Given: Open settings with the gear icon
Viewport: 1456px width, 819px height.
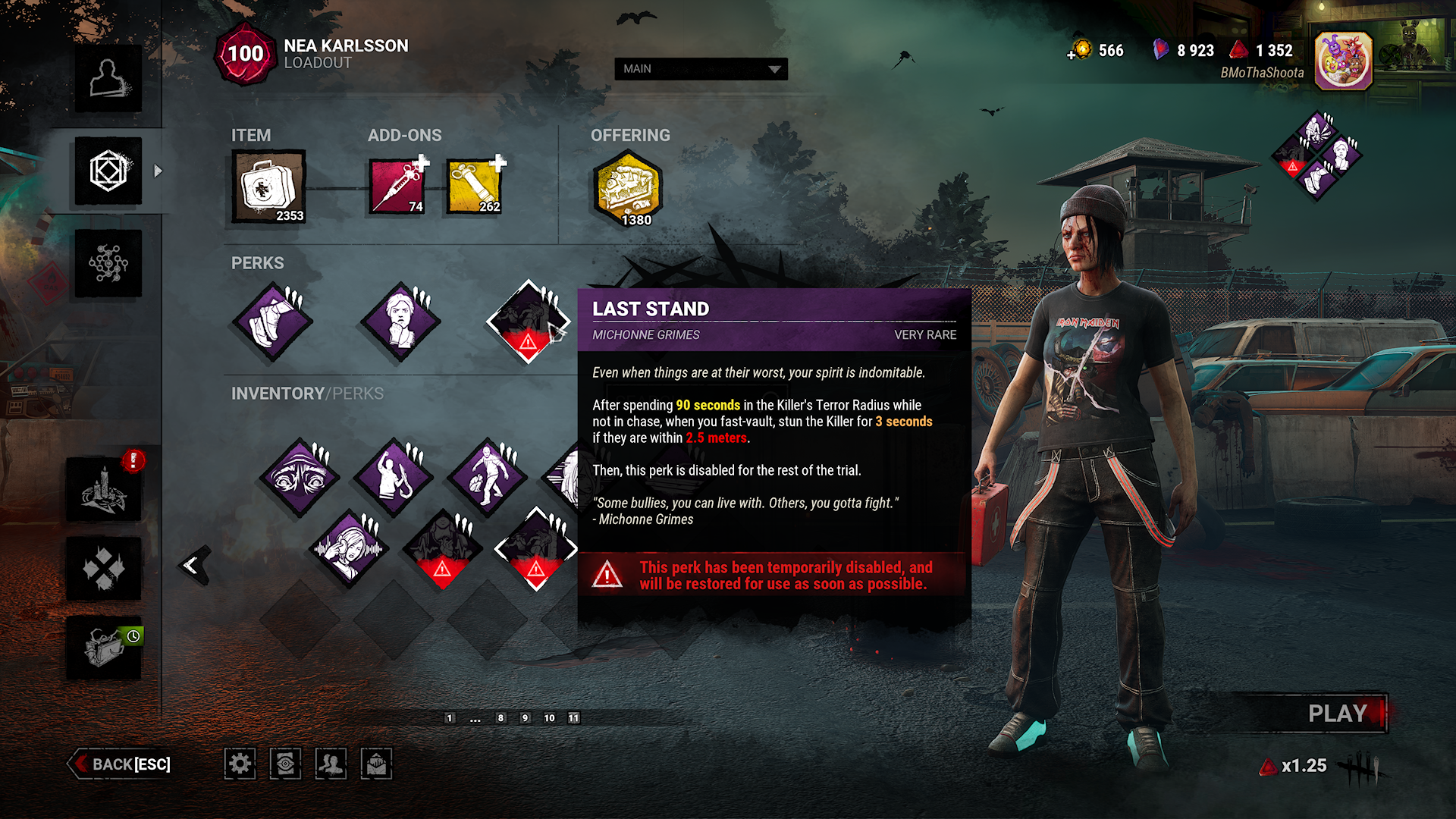Looking at the screenshot, I should tap(240, 764).
